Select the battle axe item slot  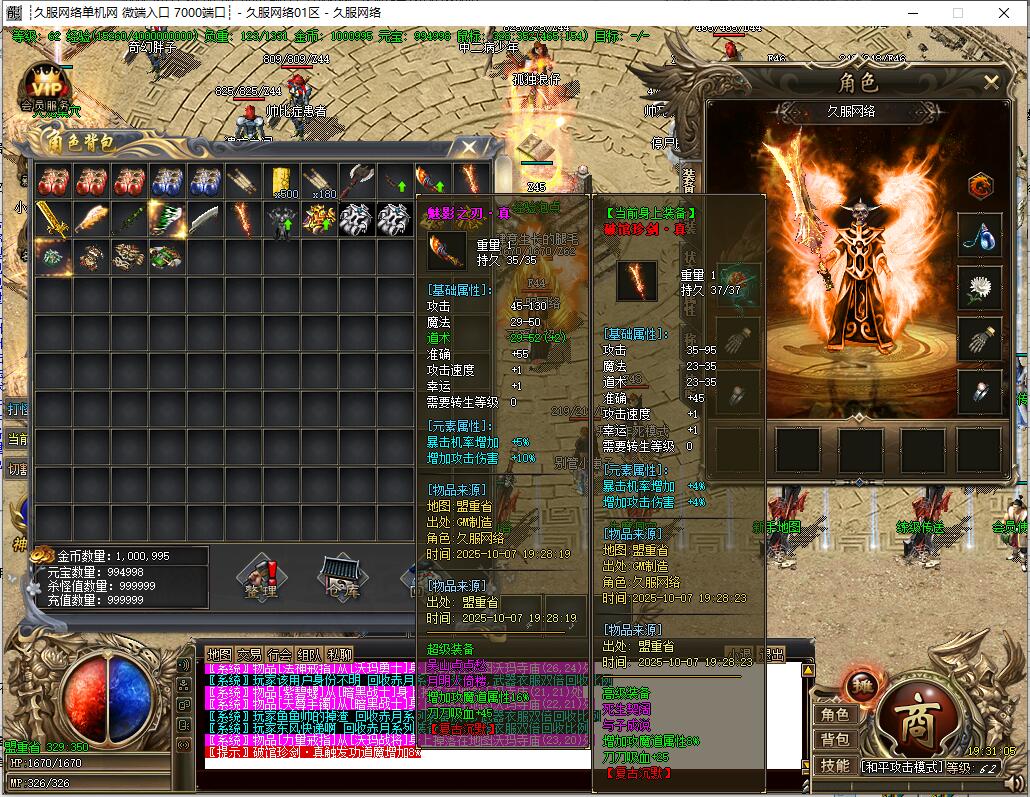click(357, 181)
